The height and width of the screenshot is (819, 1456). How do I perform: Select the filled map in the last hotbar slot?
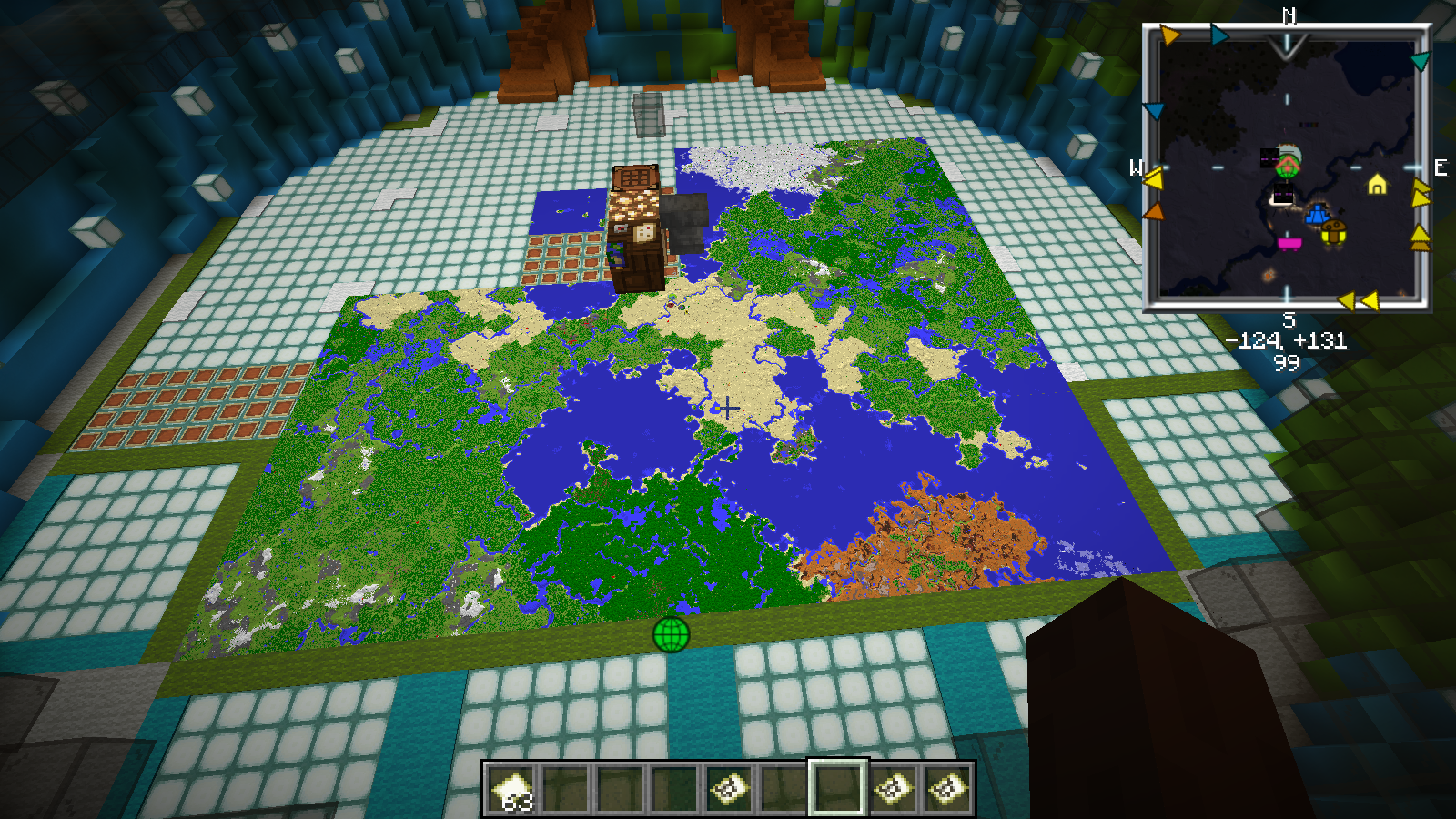click(x=949, y=788)
